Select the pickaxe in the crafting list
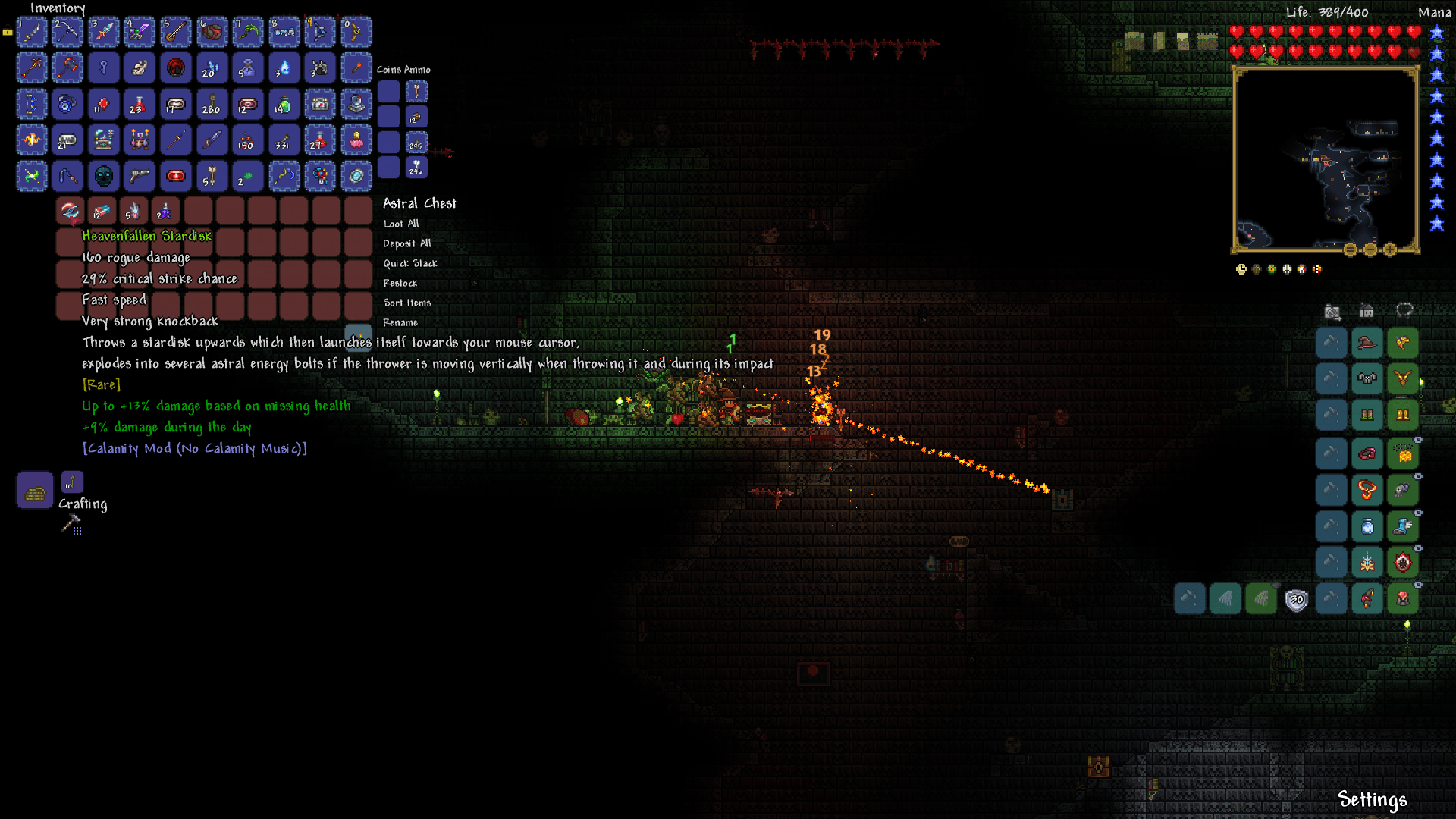This screenshot has height=819, width=1456. pyautogui.click(x=71, y=522)
